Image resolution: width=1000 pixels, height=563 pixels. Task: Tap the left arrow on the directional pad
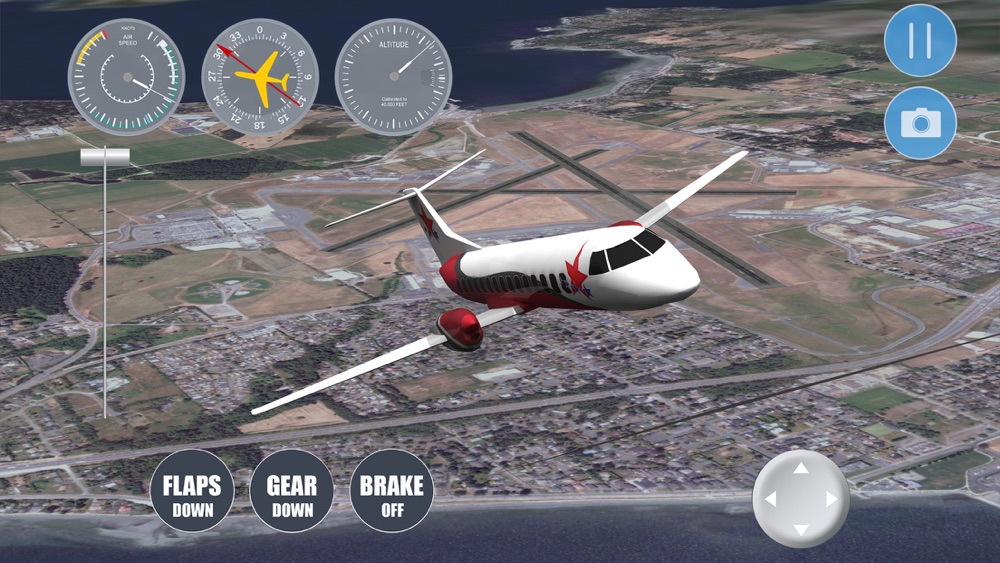pos(769,499)
